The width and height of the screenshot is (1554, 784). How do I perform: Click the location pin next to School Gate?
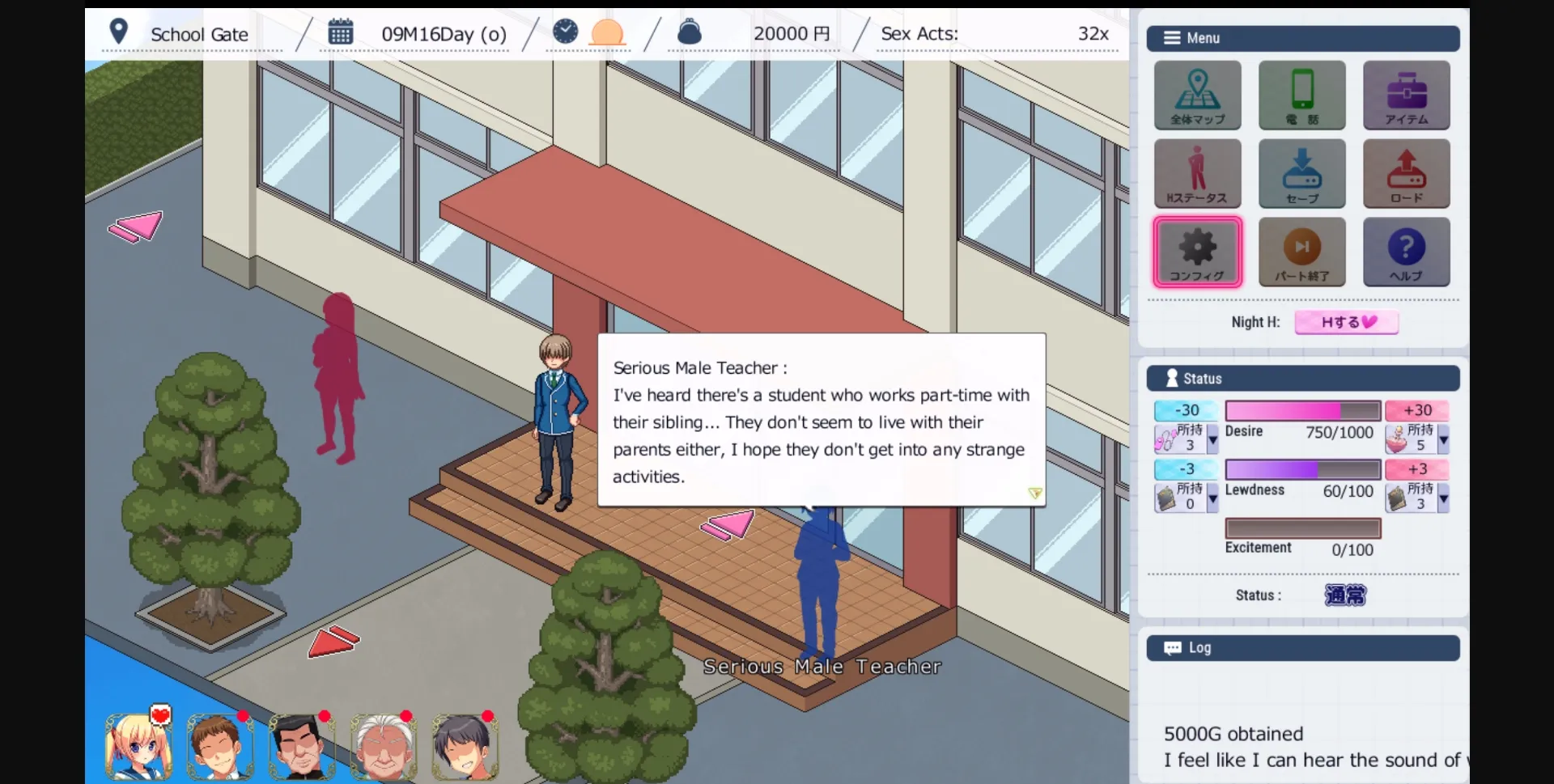(x=120, y=31)
